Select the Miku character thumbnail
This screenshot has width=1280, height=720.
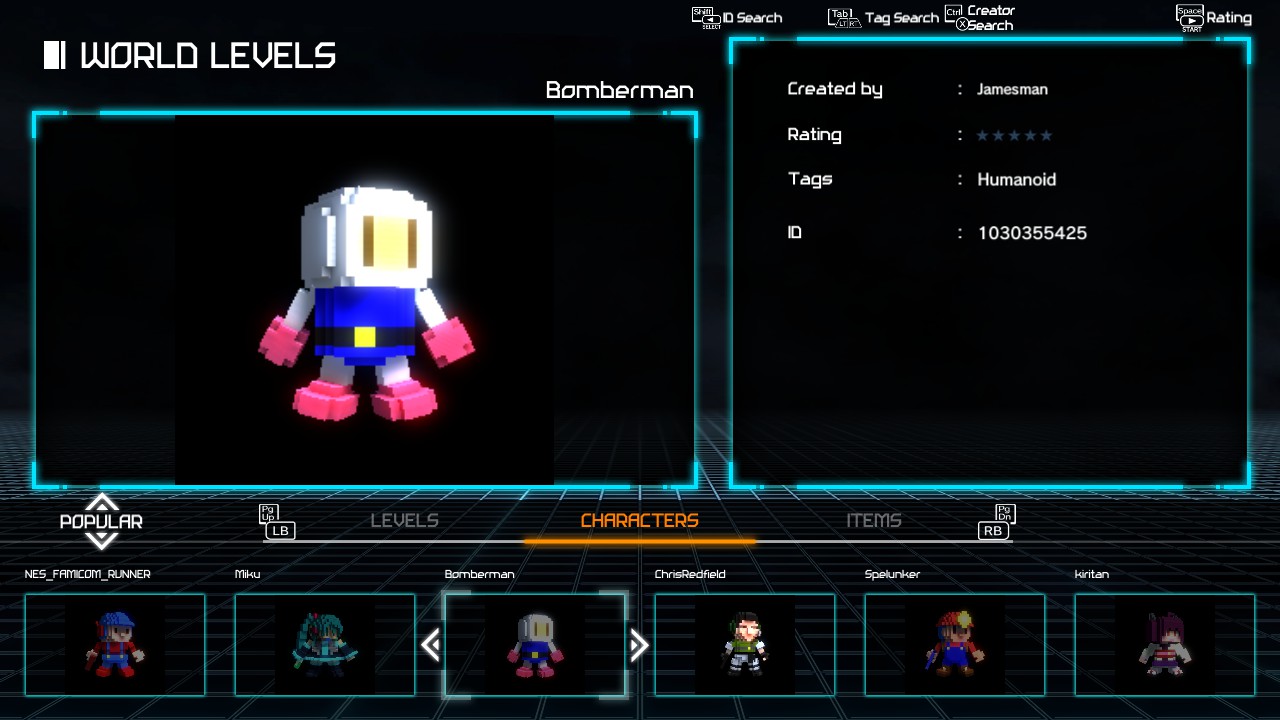325,645
